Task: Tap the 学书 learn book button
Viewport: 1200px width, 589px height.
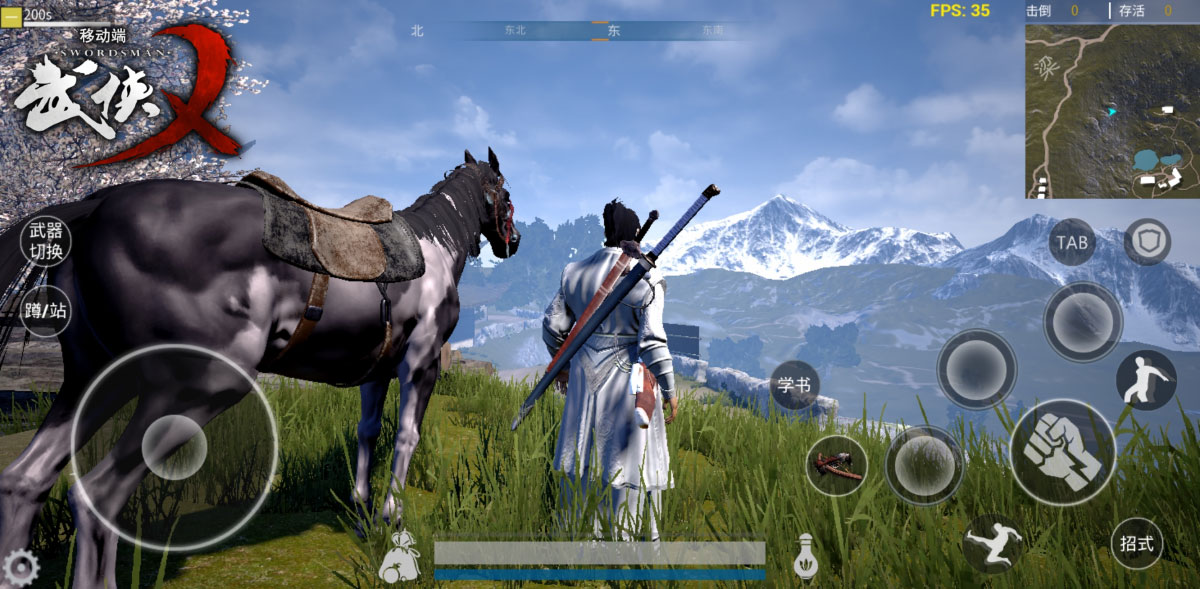Action: (x=795, y=385)
